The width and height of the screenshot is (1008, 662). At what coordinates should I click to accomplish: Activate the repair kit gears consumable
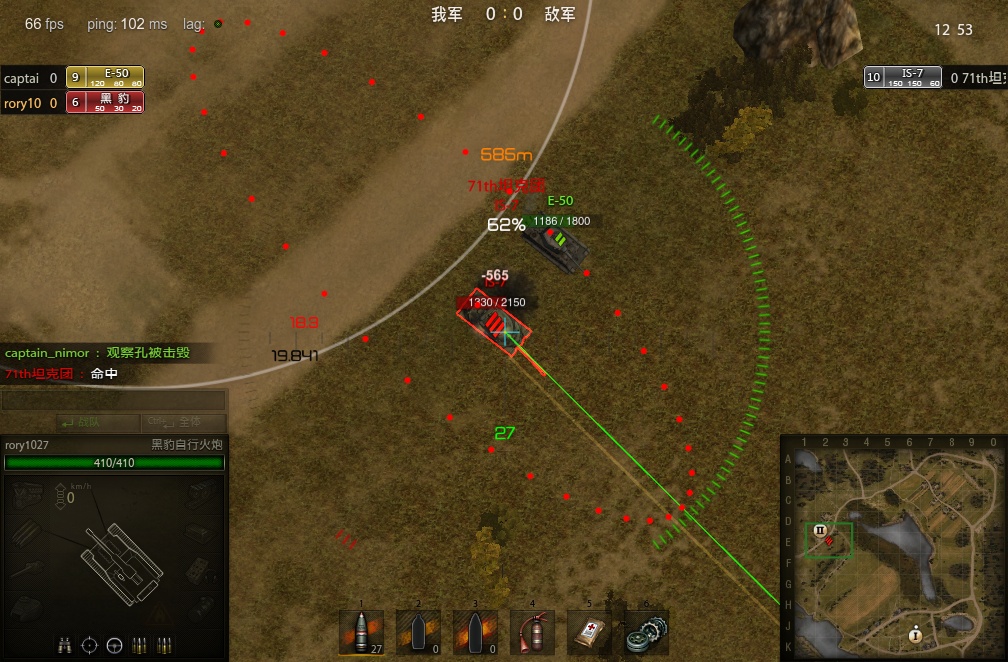point(646,632)
